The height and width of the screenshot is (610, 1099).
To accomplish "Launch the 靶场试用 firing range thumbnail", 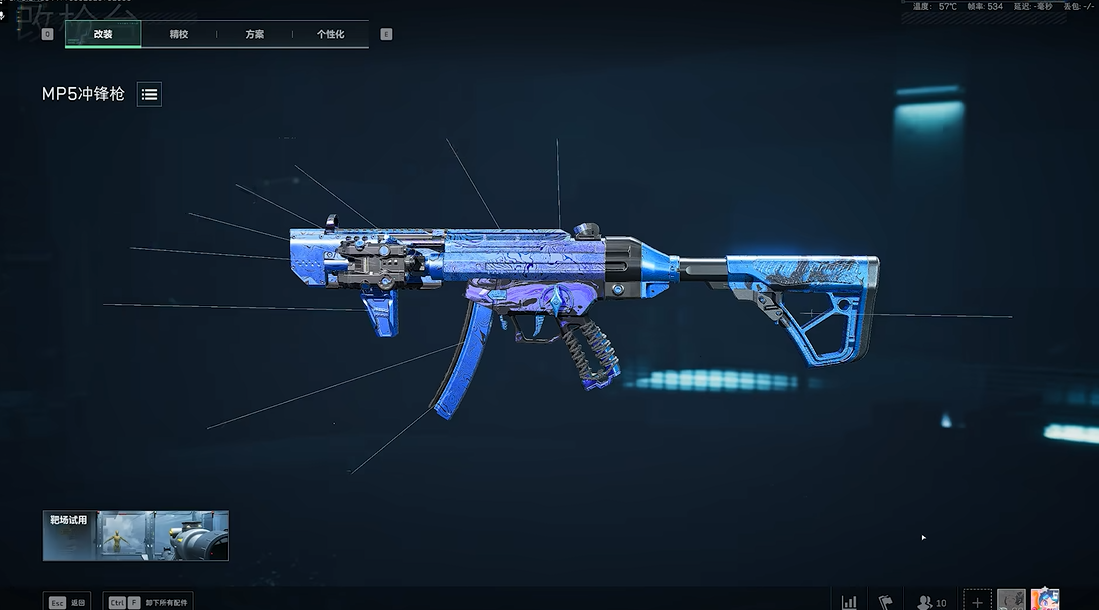I will (136, 536).
